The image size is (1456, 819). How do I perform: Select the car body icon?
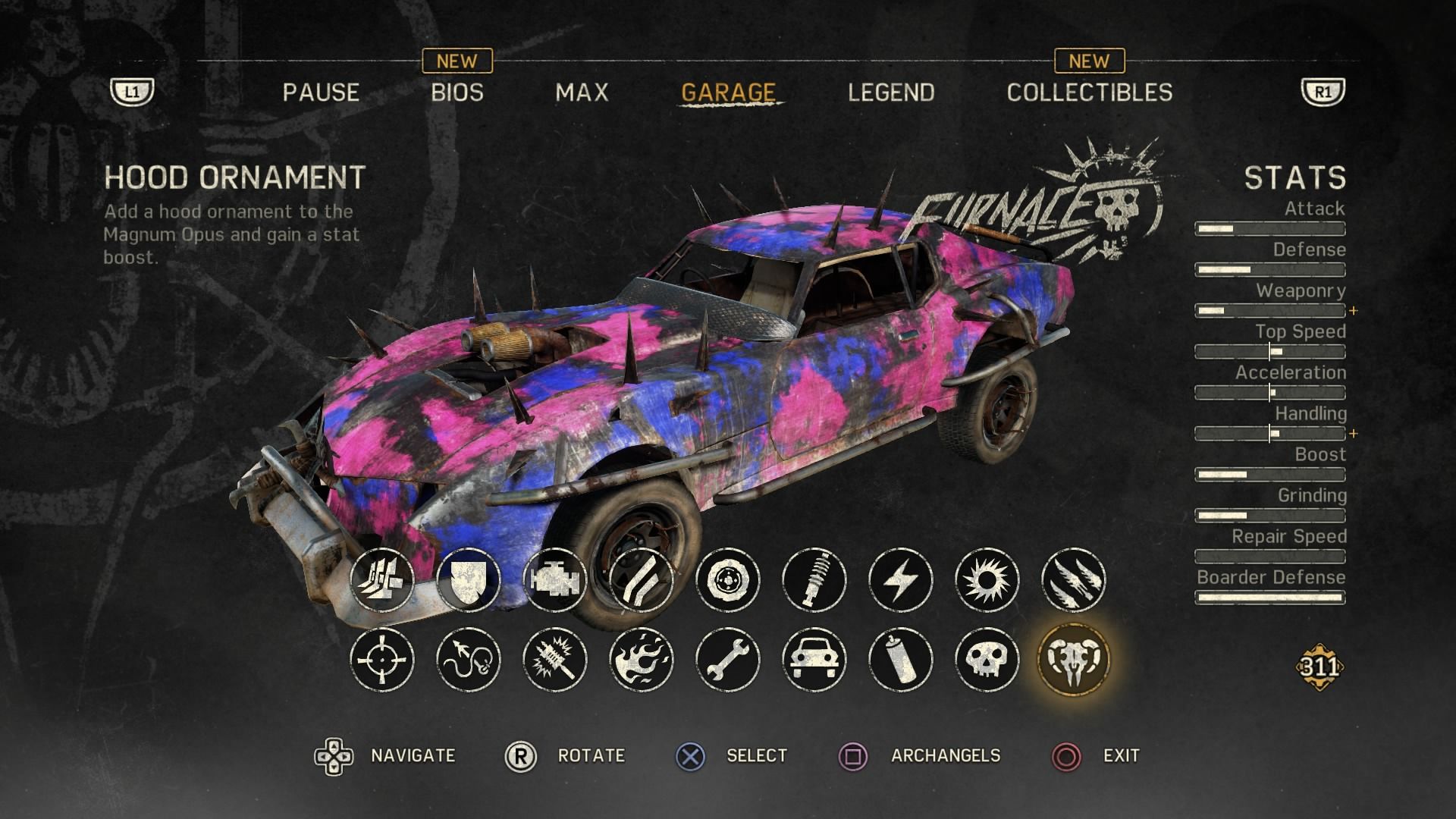814,660
